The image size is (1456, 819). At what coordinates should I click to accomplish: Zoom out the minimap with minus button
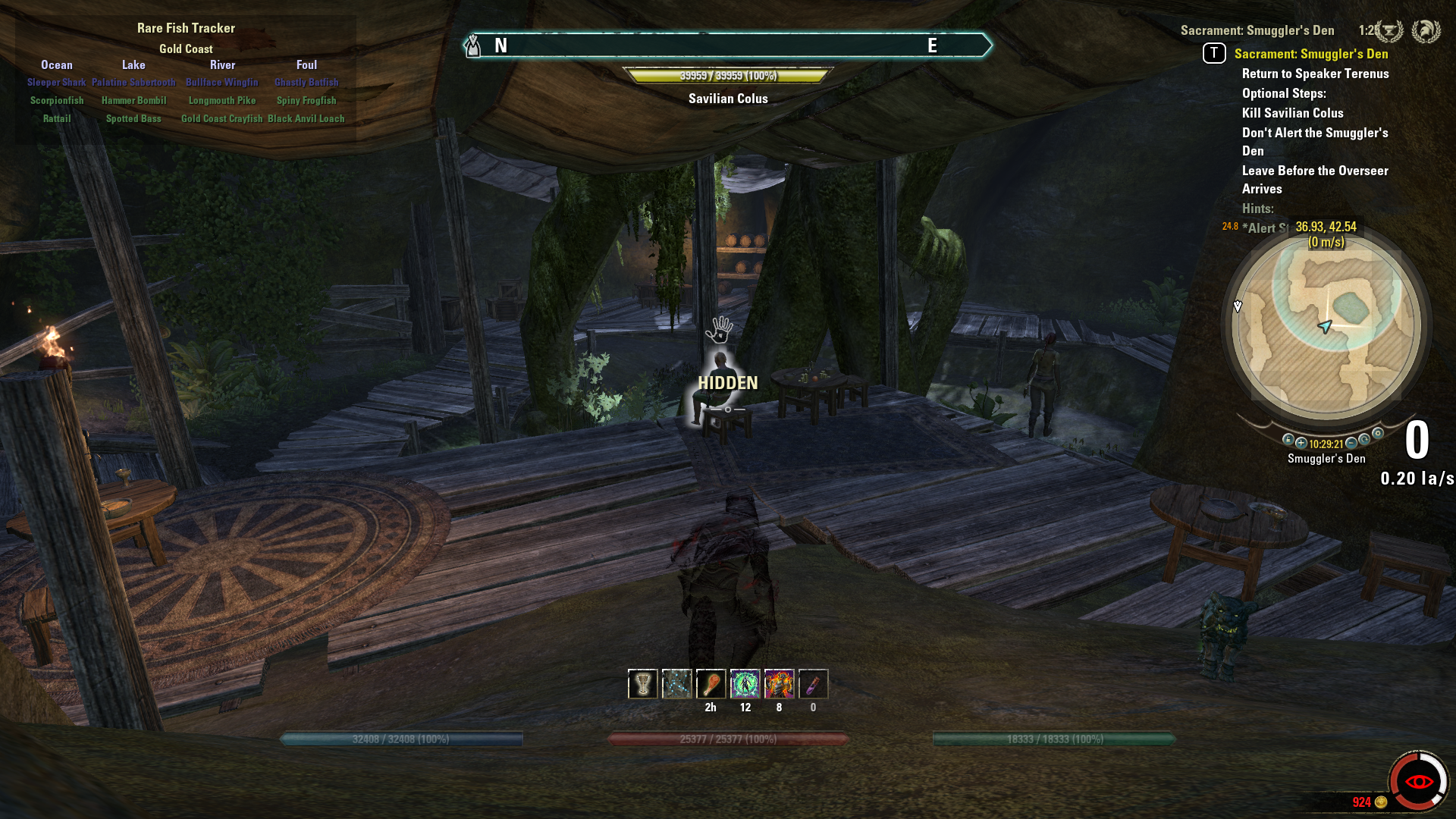[x=1351, y=443]
